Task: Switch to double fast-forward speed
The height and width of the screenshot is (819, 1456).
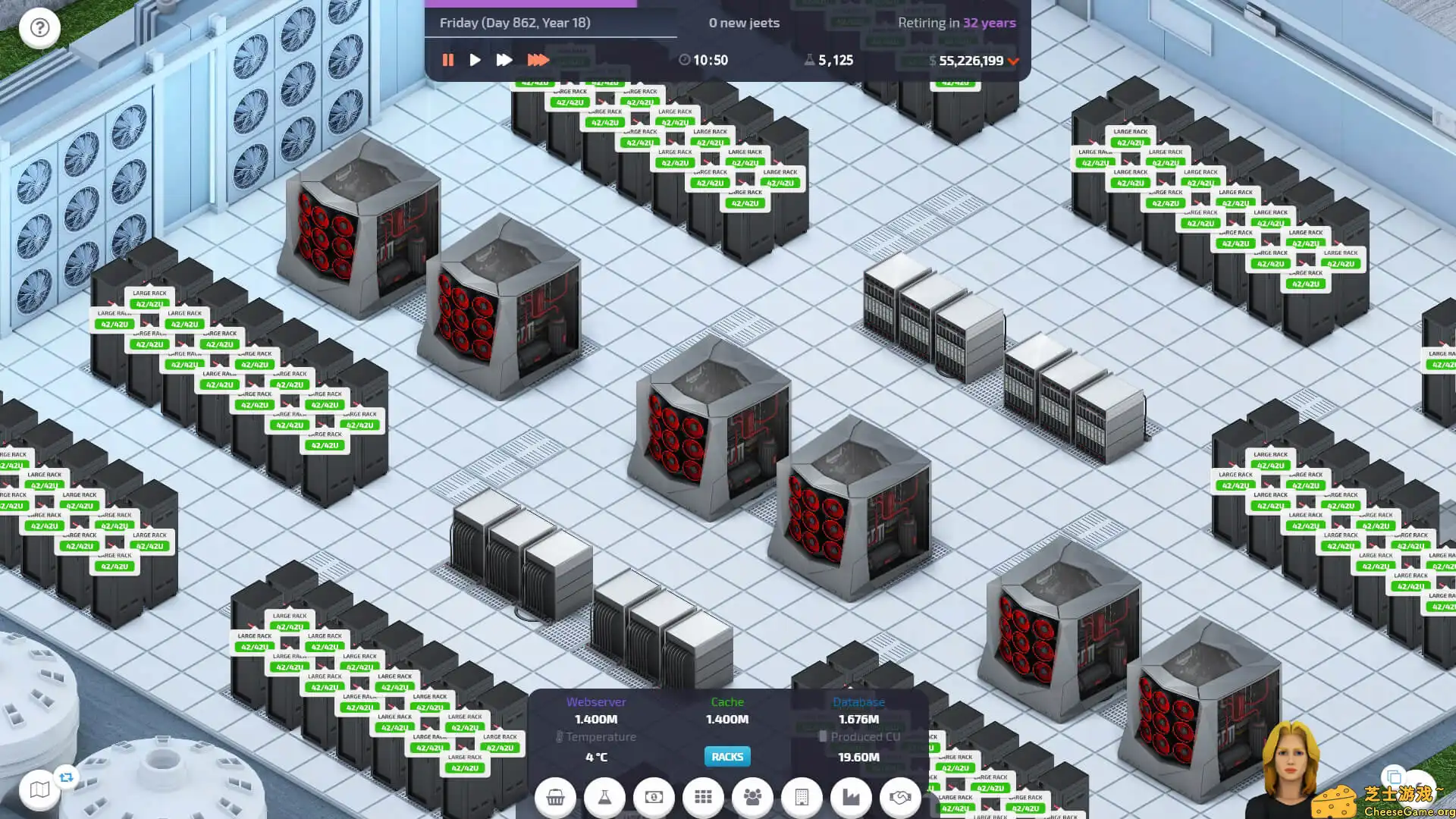Action: click(x=504, y=60)
